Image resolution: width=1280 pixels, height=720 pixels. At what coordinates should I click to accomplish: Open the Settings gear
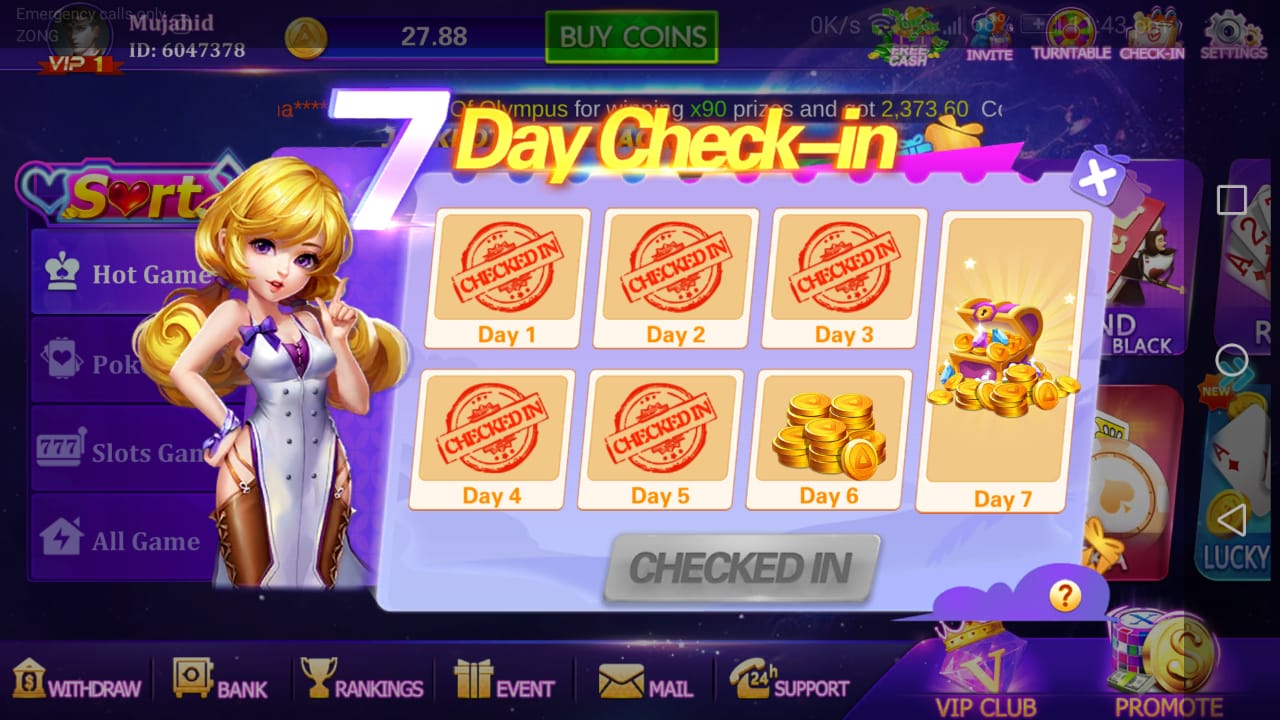coord(1233,35)
